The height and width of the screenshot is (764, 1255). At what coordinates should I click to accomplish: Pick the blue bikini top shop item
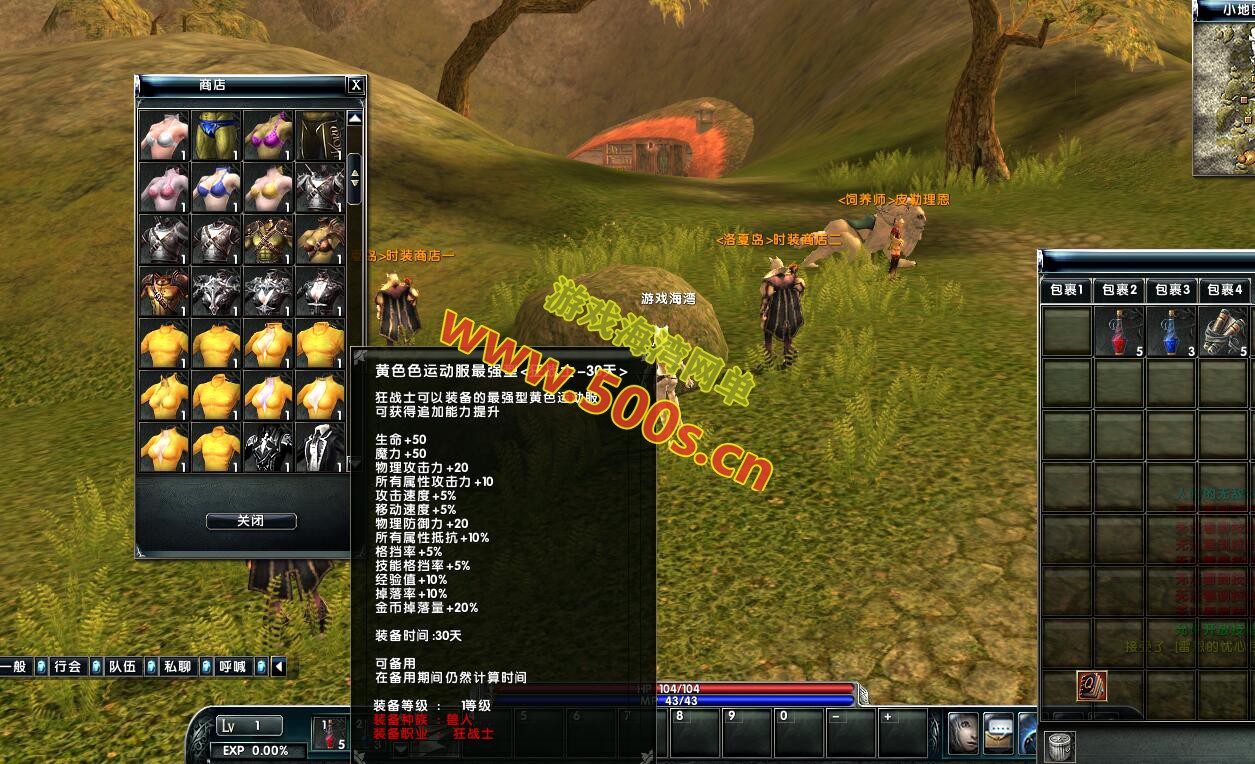[216, 187]
